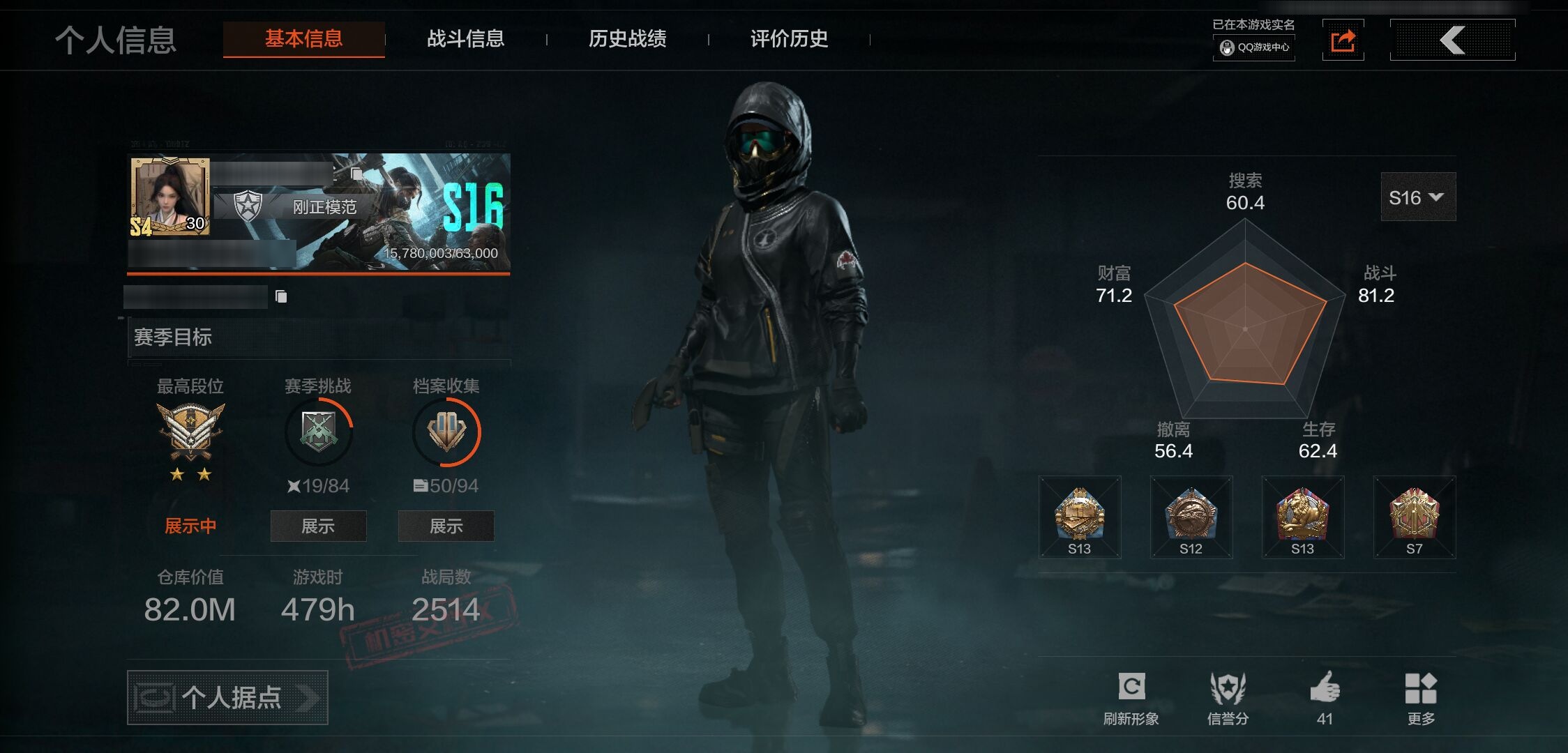This screenshot has height=753, width=1568.
Task: Switch to the 基本信息 tab
Action: point(303,39)
